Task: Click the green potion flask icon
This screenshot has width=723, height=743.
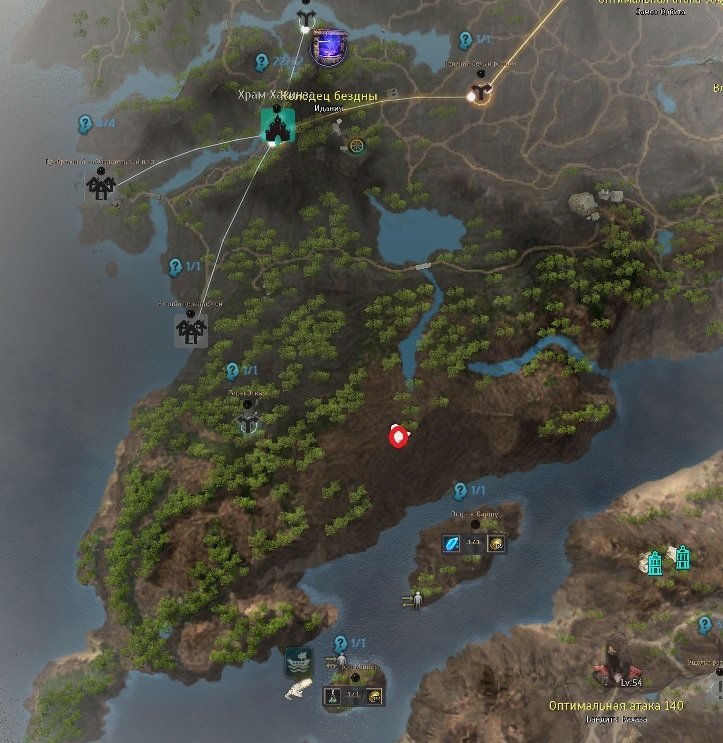Action: click(332, 694)
